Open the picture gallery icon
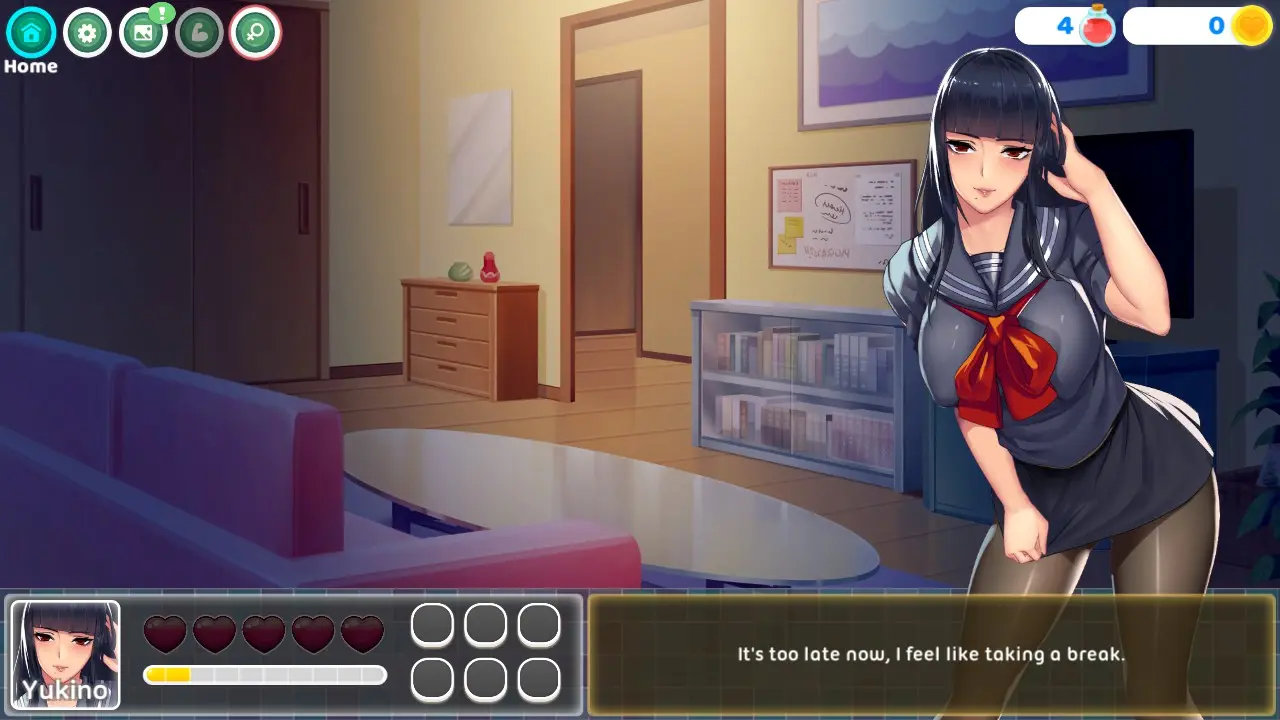 [143, 33]
